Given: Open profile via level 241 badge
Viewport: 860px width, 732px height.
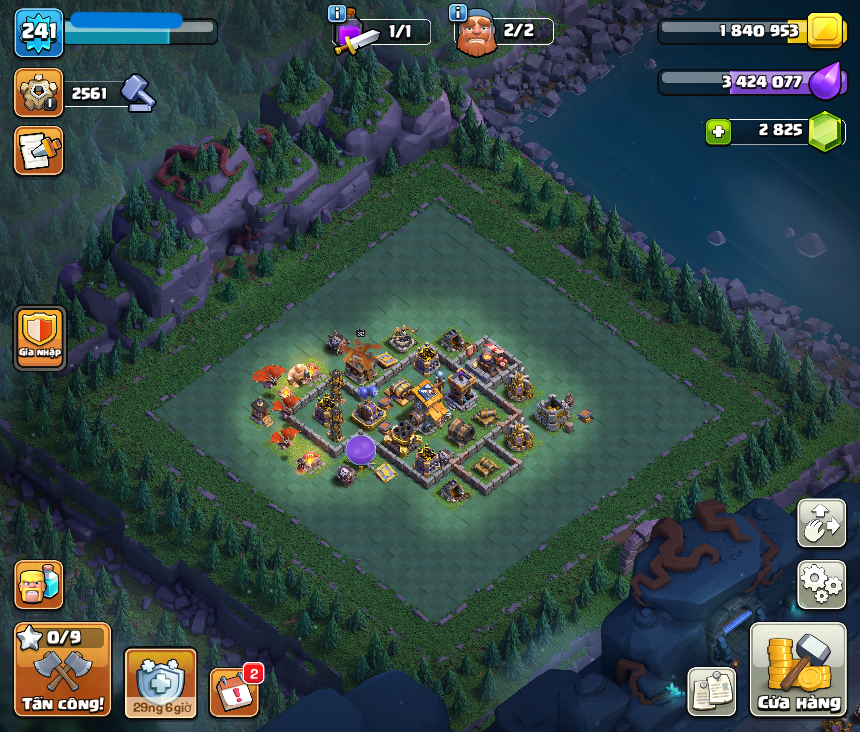Looking at the screenshot, I should pyautogui.click(x=39, y=32).
